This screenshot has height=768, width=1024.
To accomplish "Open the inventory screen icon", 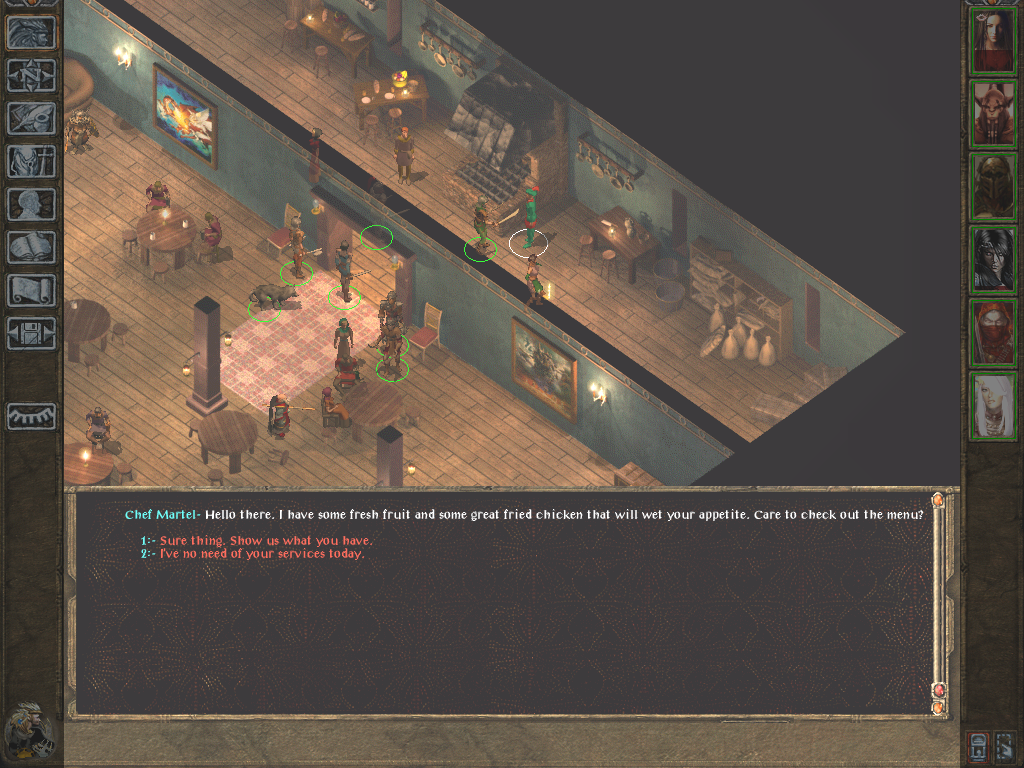I will (31, 162).
